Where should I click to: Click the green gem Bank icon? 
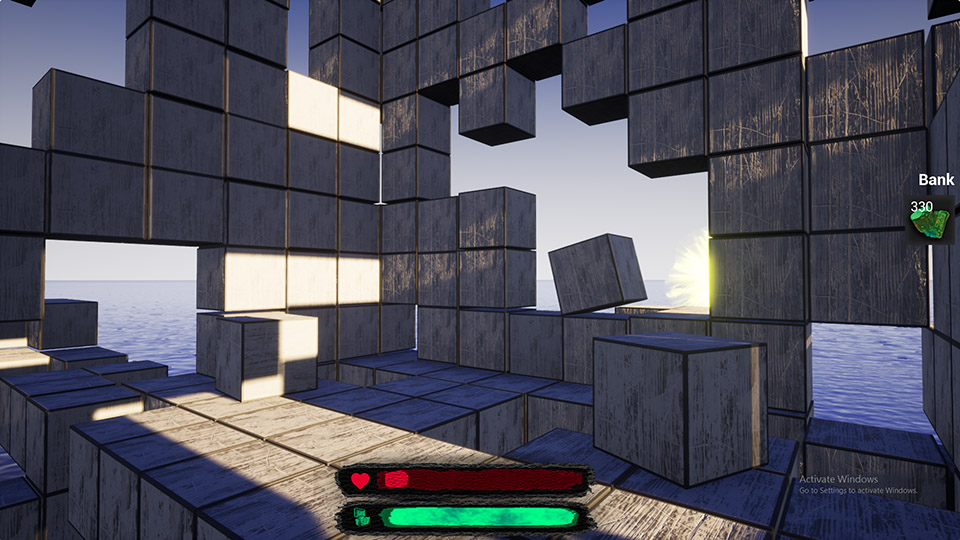click(x=928, y=221)
